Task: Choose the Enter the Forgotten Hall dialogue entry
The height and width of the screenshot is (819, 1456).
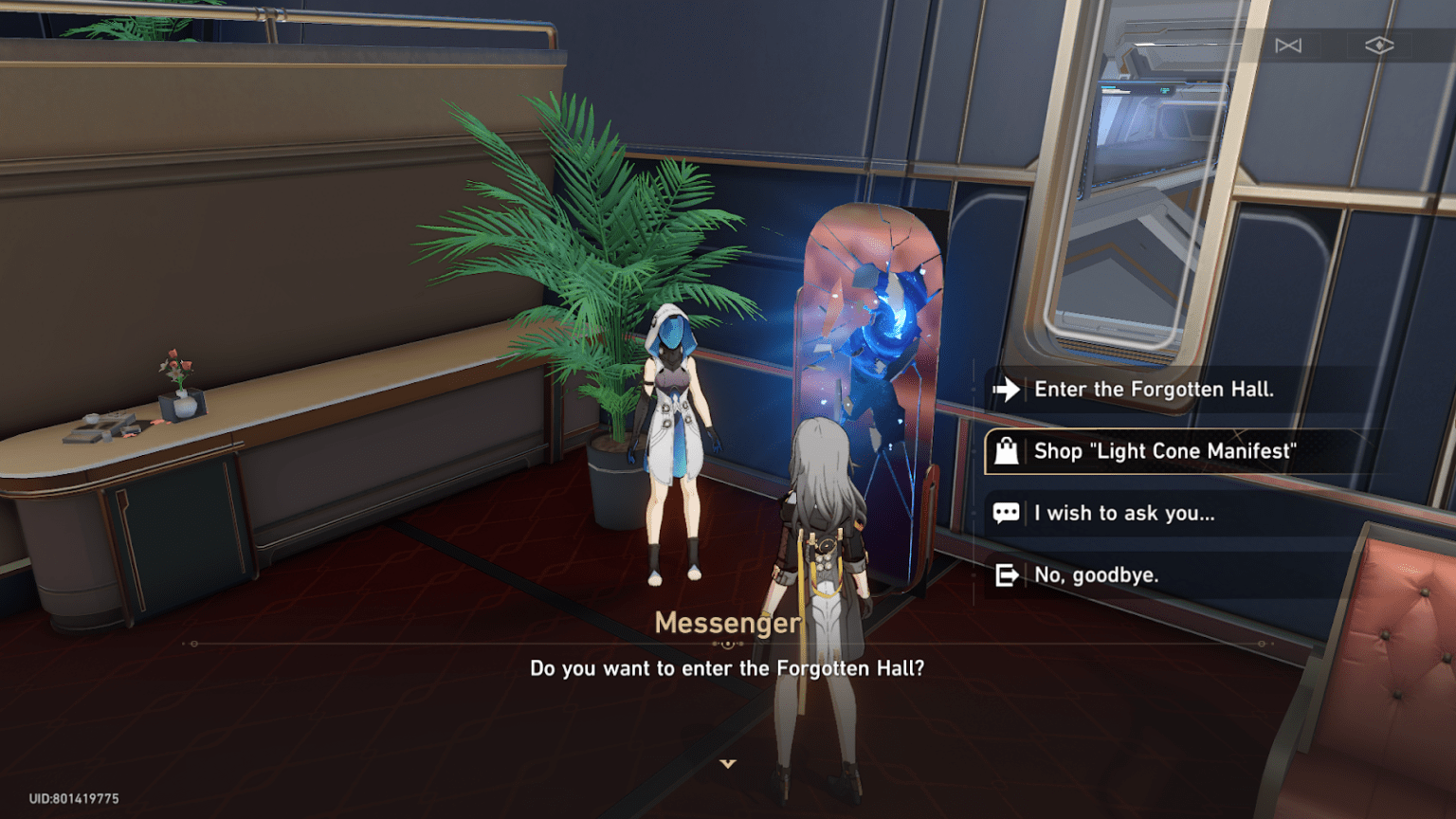Action: coord(1153,390)
